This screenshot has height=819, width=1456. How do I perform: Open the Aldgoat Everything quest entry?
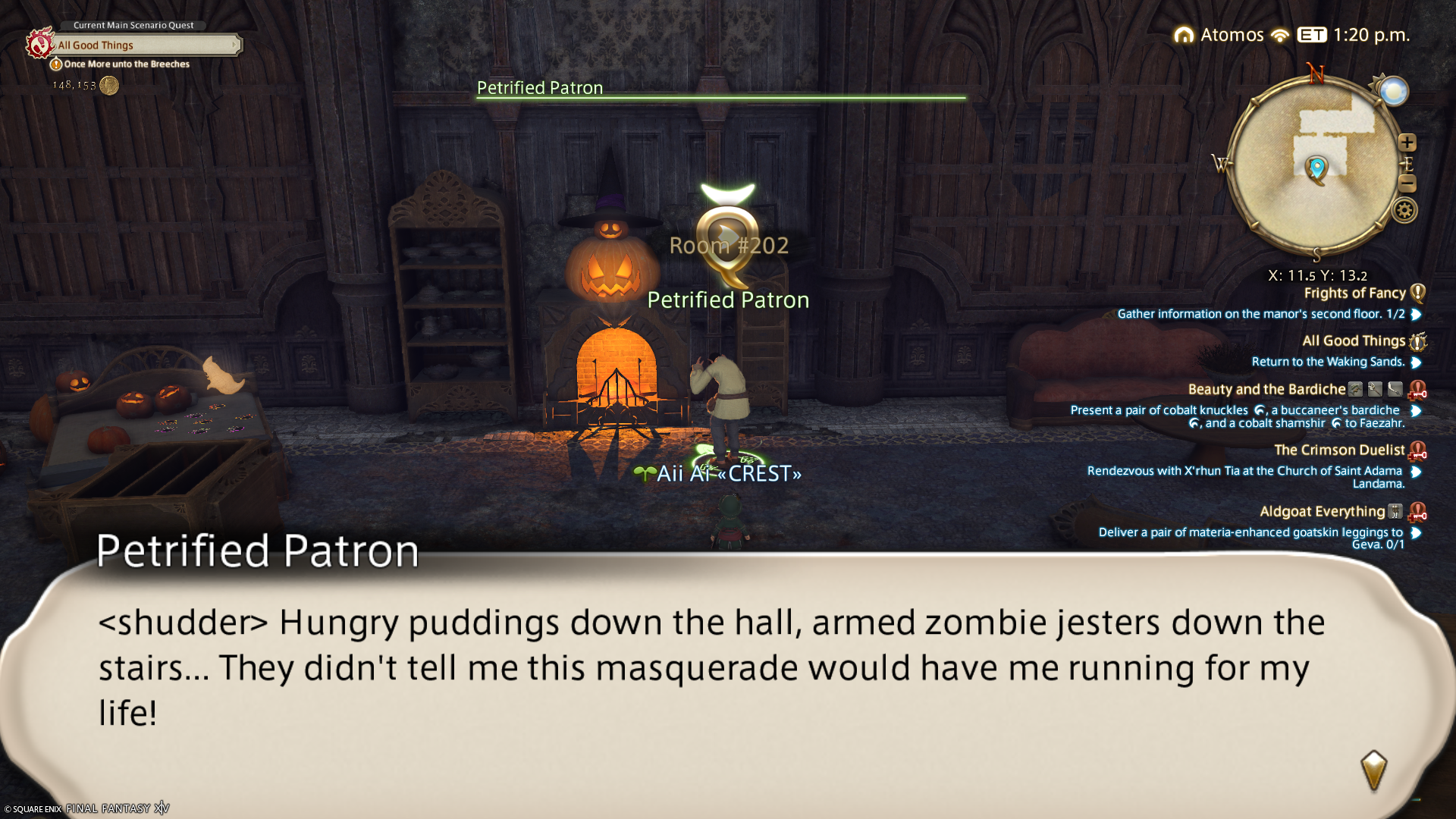coord(1322,512)
